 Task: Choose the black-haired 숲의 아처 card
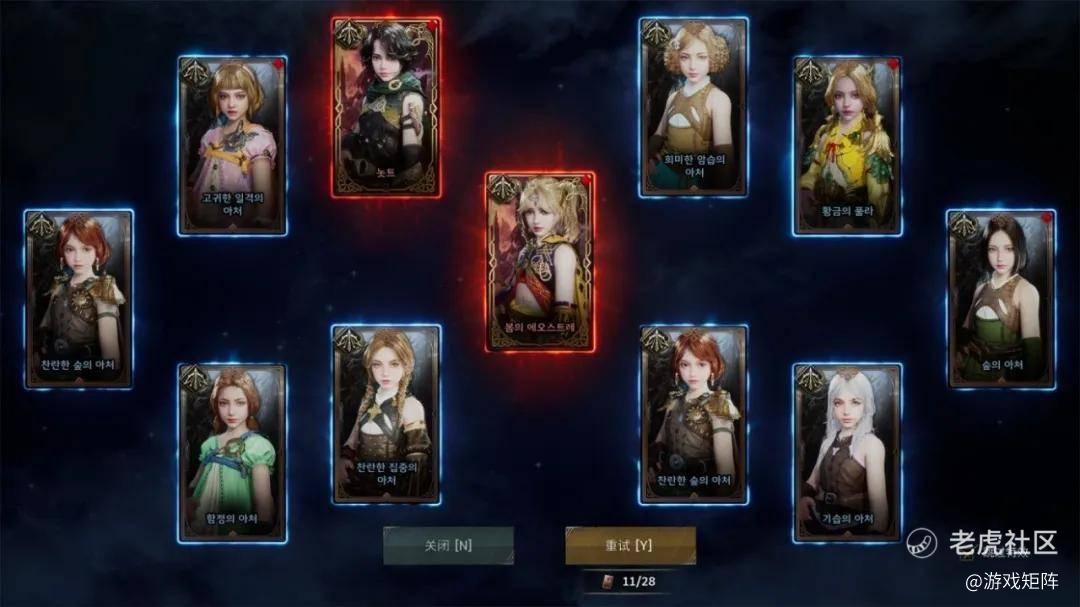[1001, 299]
